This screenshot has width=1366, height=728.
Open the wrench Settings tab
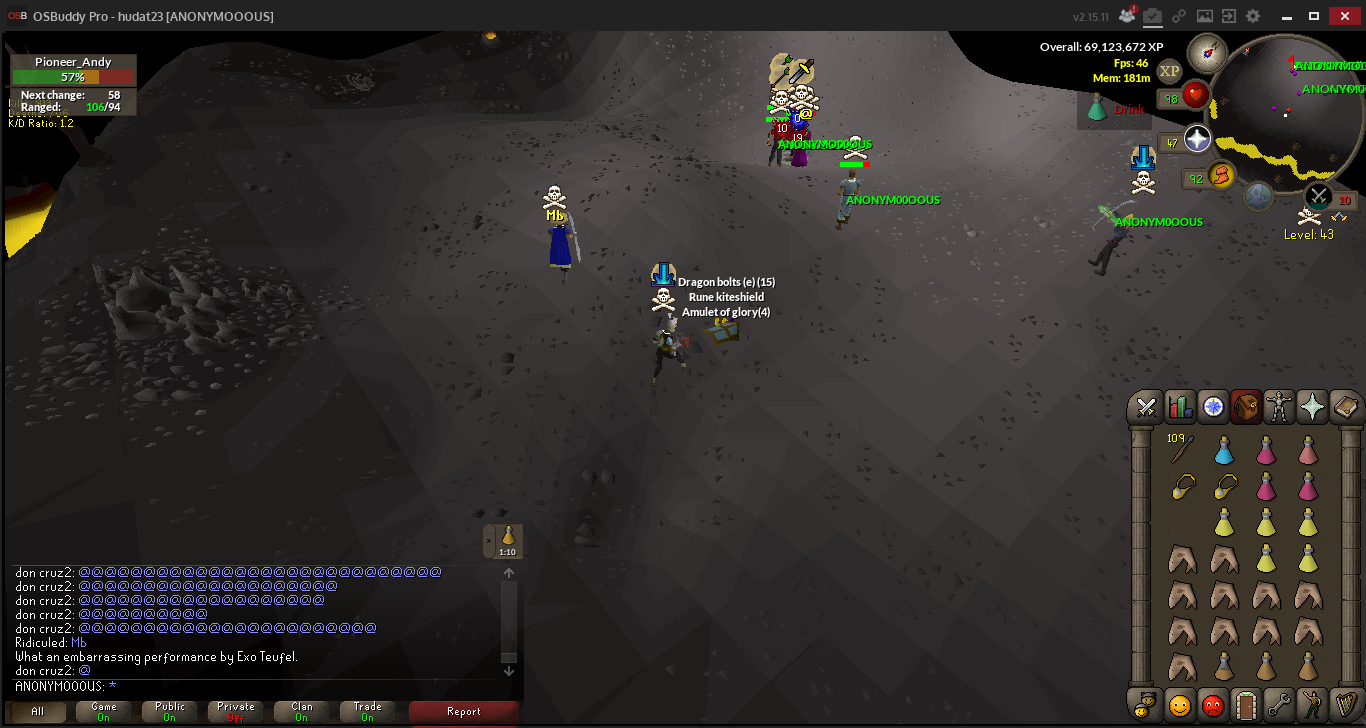coord(1278,704)
